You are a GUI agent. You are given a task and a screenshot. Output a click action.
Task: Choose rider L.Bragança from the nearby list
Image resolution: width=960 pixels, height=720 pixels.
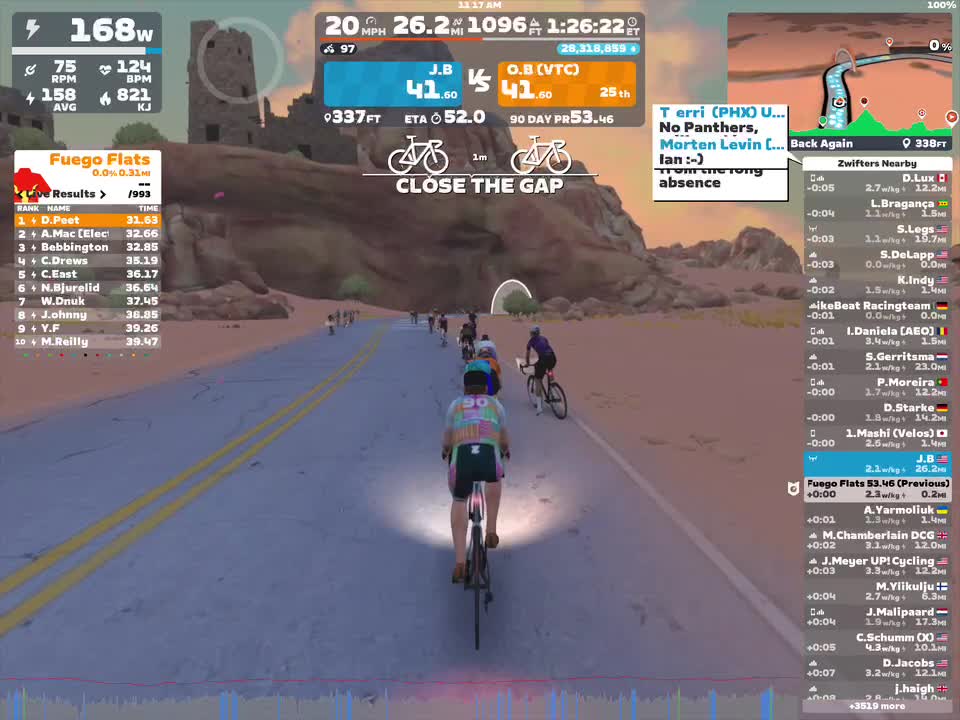coord(878,208)
